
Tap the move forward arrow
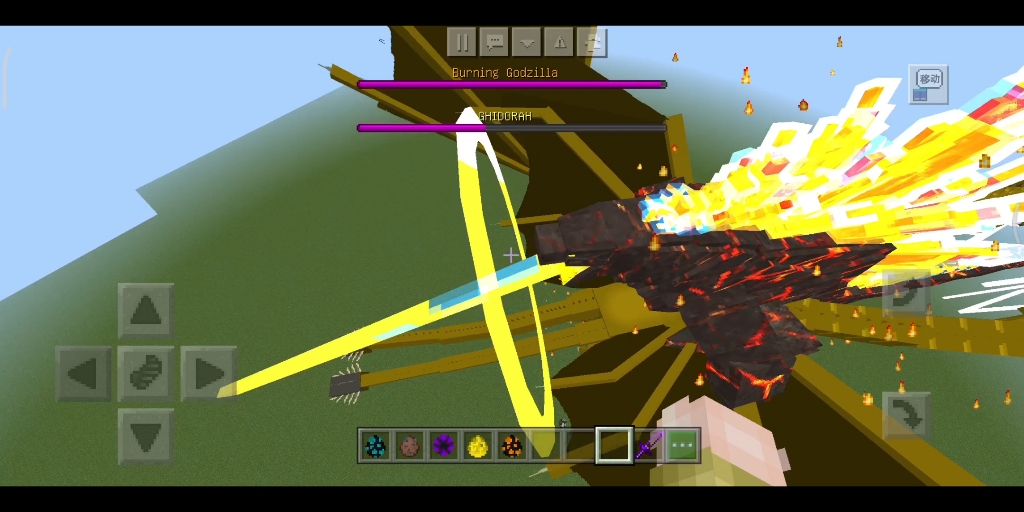click(x=146, y=311)
